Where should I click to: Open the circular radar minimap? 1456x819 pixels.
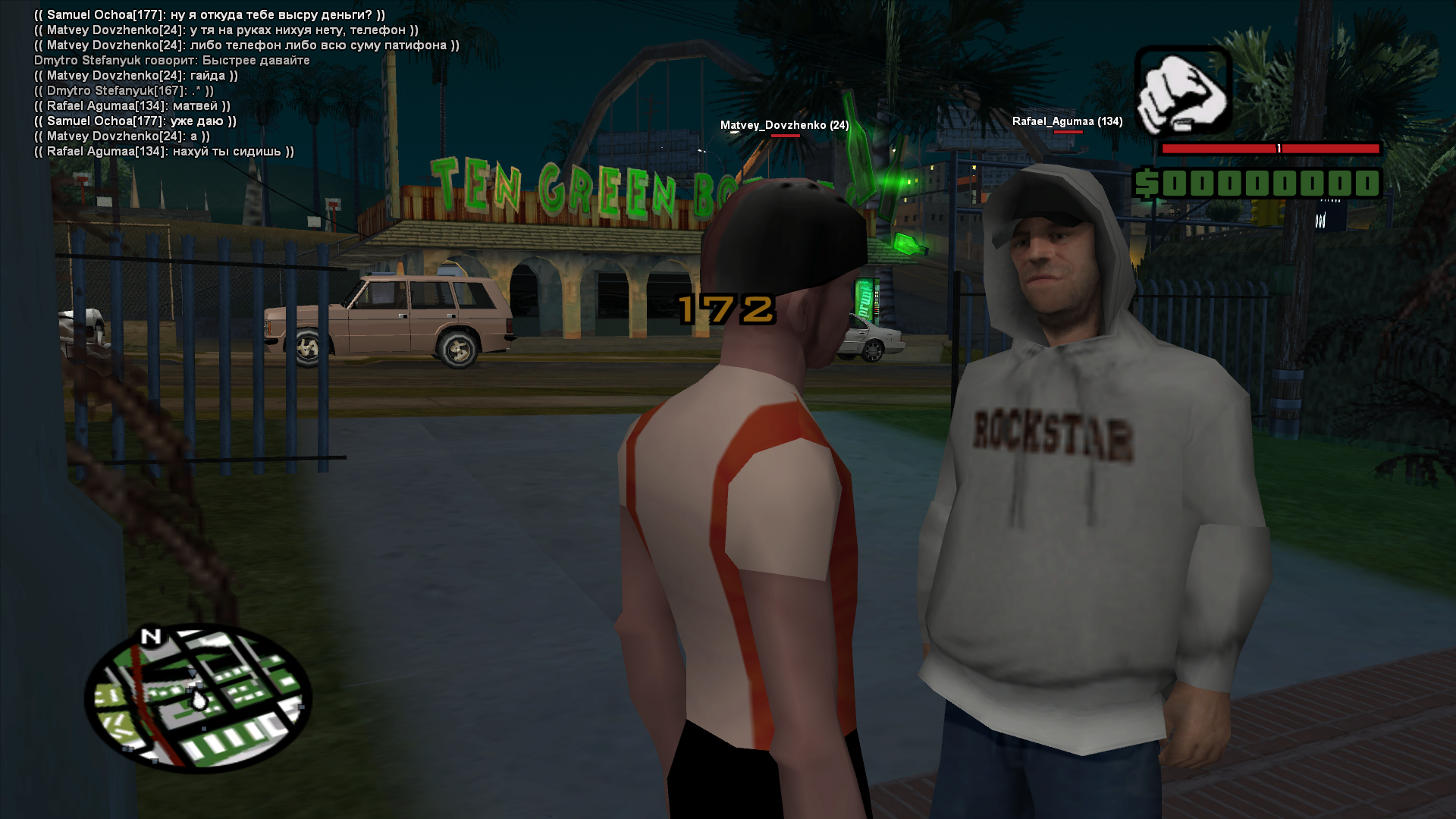point(198,698)
